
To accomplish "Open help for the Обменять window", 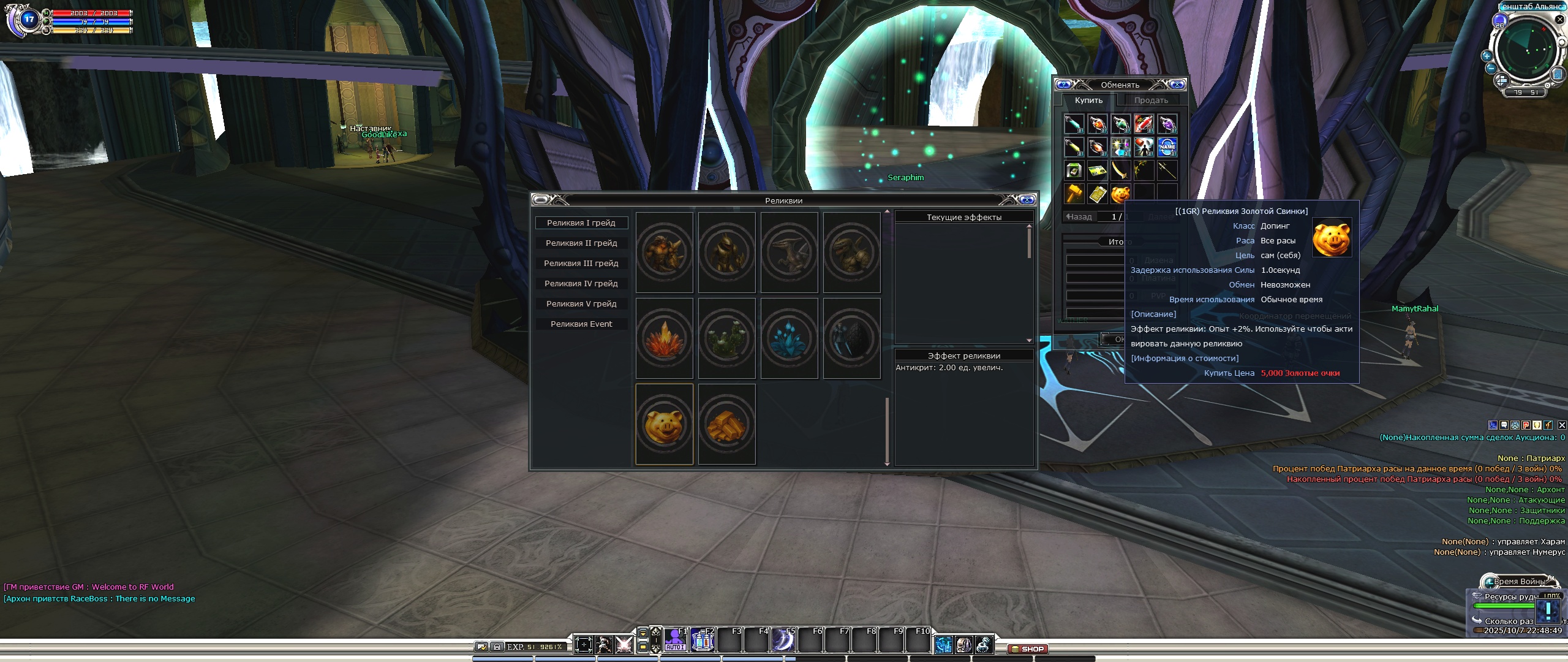I will click(x=1064, y=85).
